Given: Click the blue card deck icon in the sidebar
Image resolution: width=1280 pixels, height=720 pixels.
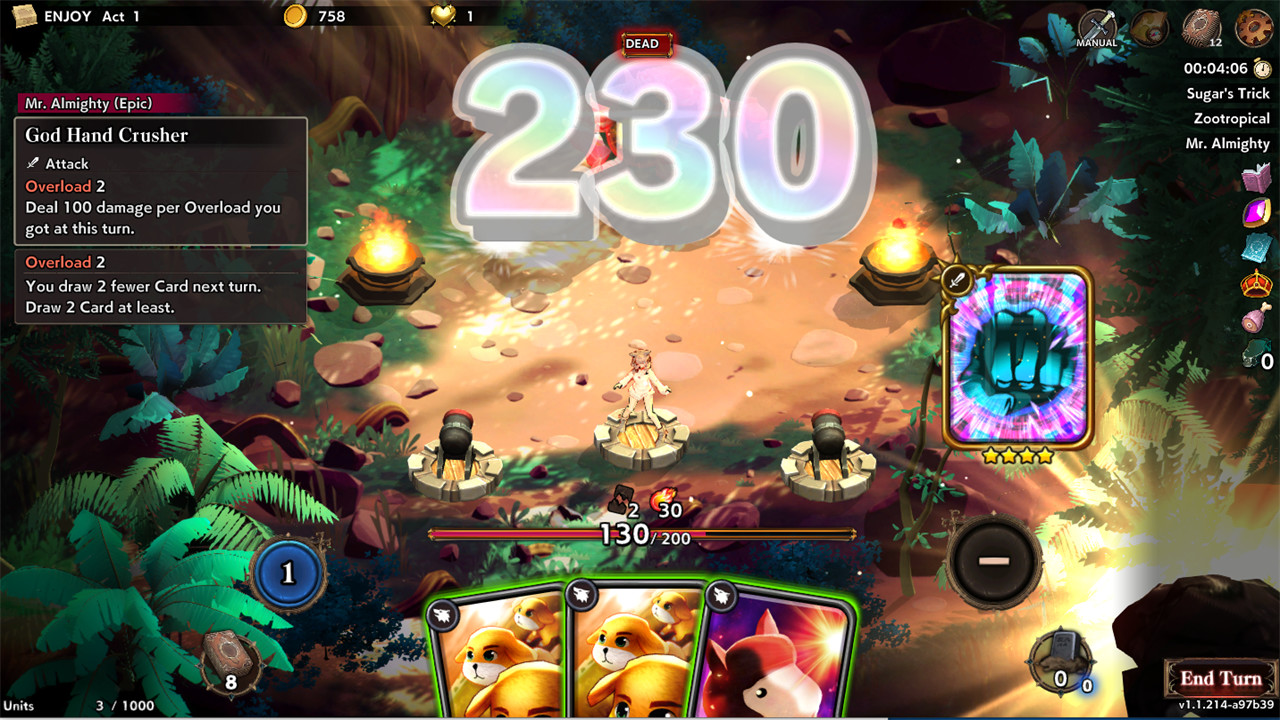Looking at the screenshot, I should 1255,246.
